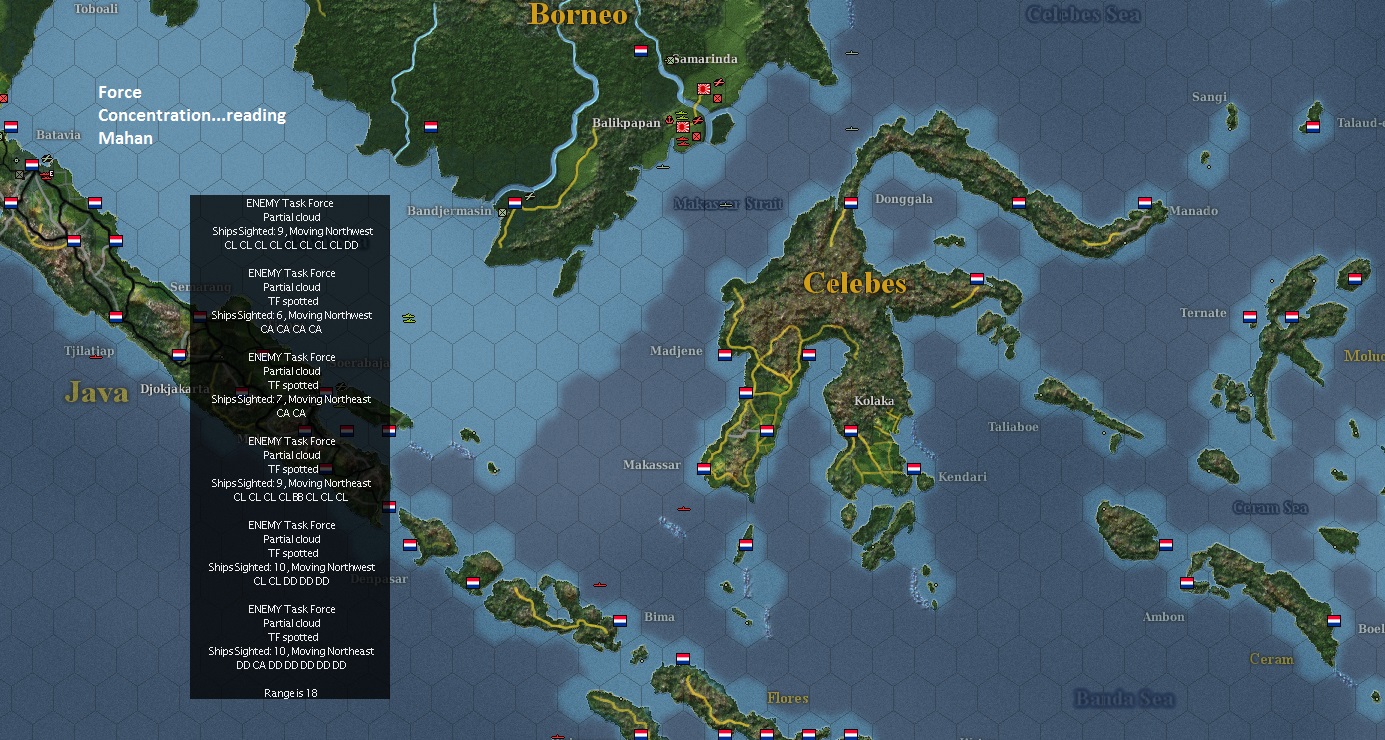Select the Japanese ground unit counter at Balikpapan
This screenshot has height=740, width=1385.
click(x=682, y=127)
